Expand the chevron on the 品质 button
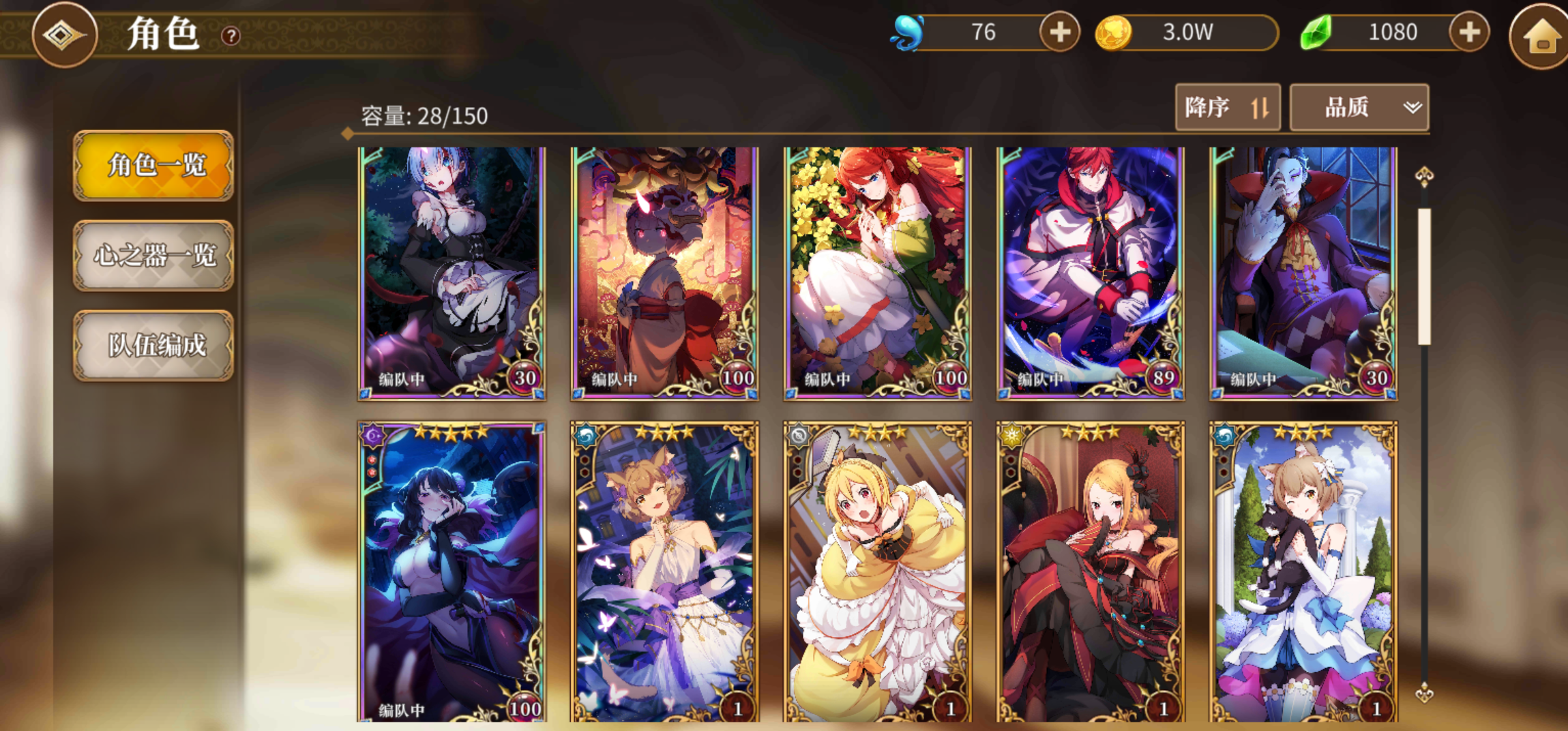The height and width of the screenshot is (731, 1568). click(x=1410, y=107)
